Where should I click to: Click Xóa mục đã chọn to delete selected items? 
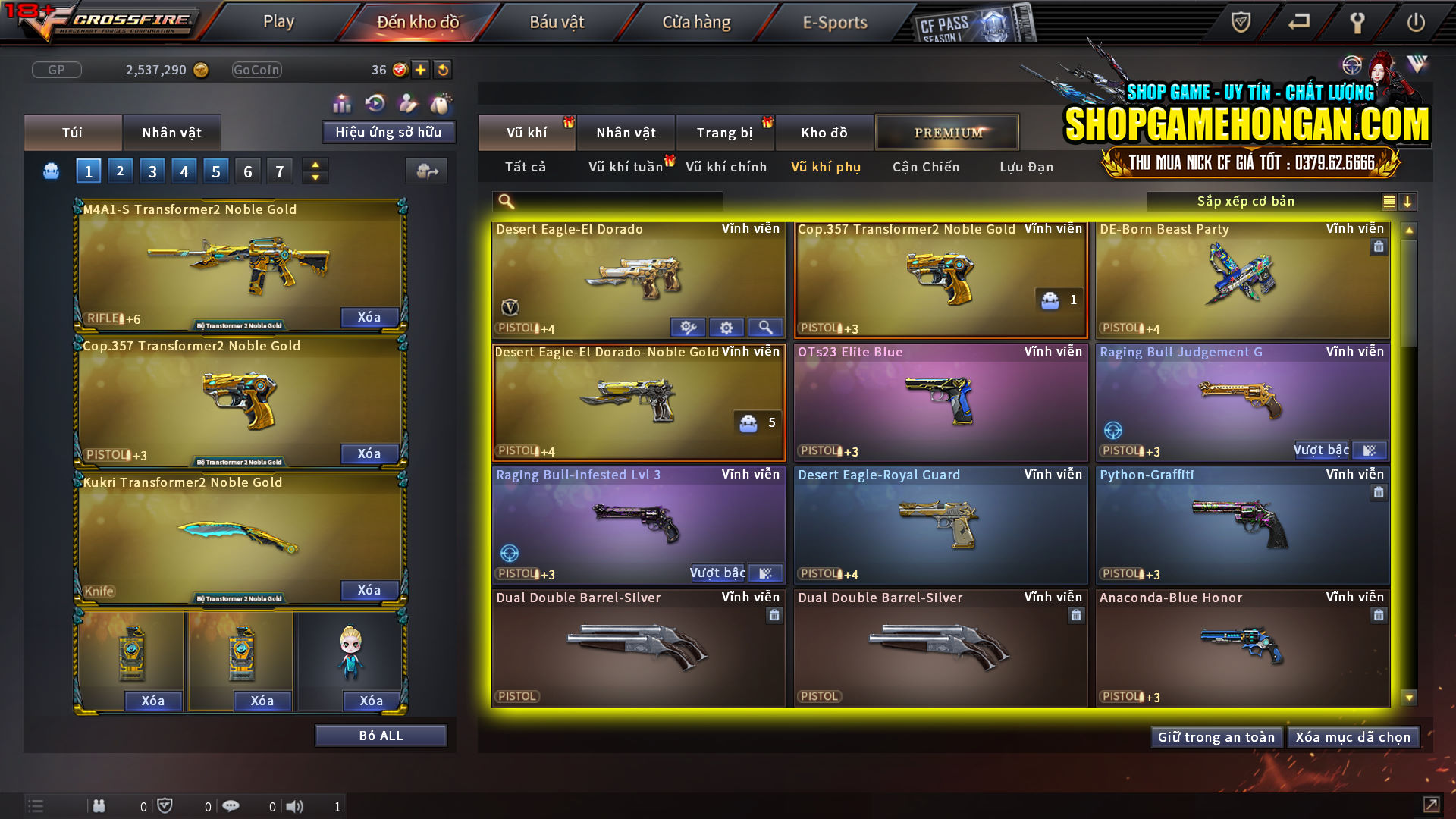pyautogui.click(x=1353, y=736)
